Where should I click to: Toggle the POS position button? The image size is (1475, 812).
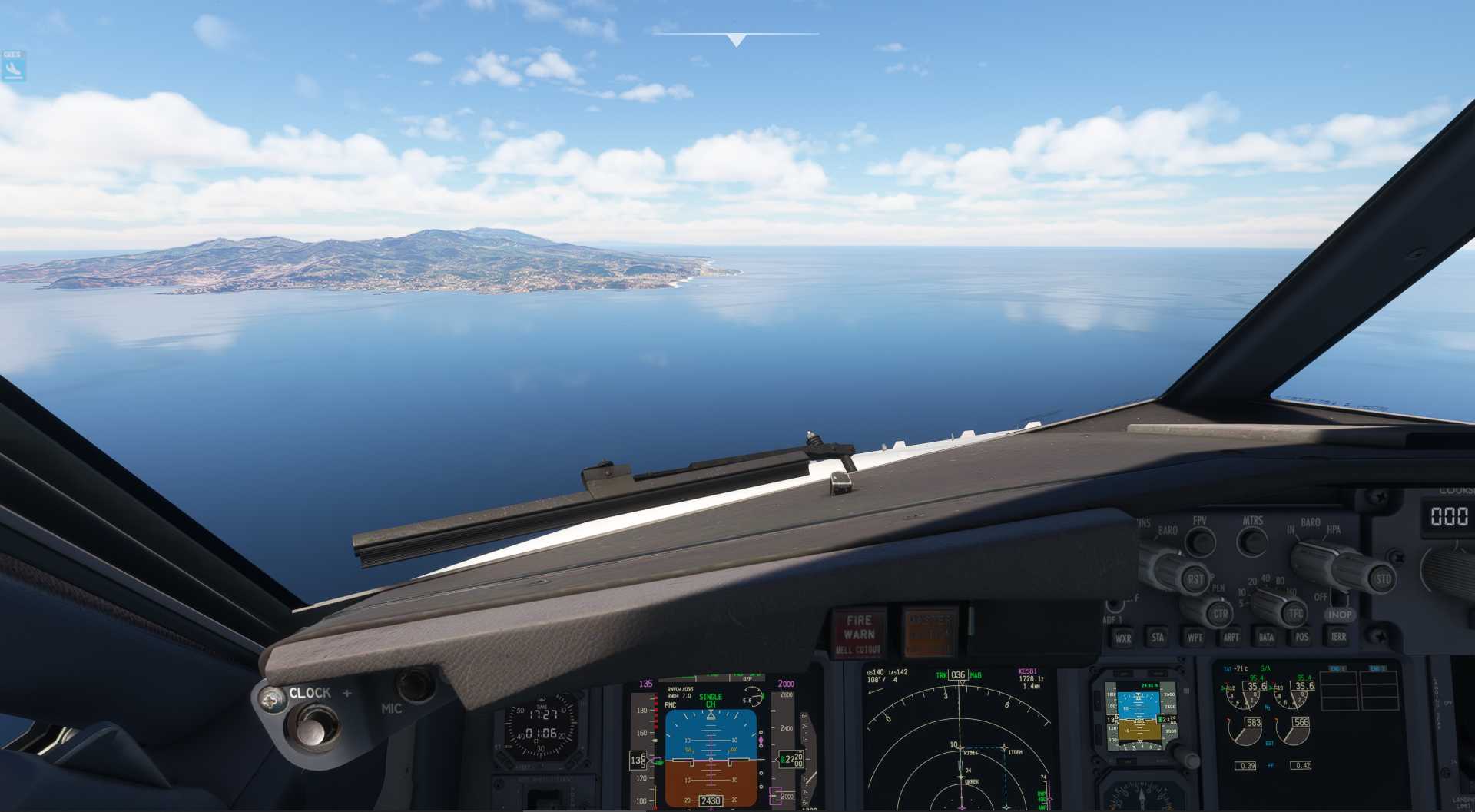coord(1301,637)
